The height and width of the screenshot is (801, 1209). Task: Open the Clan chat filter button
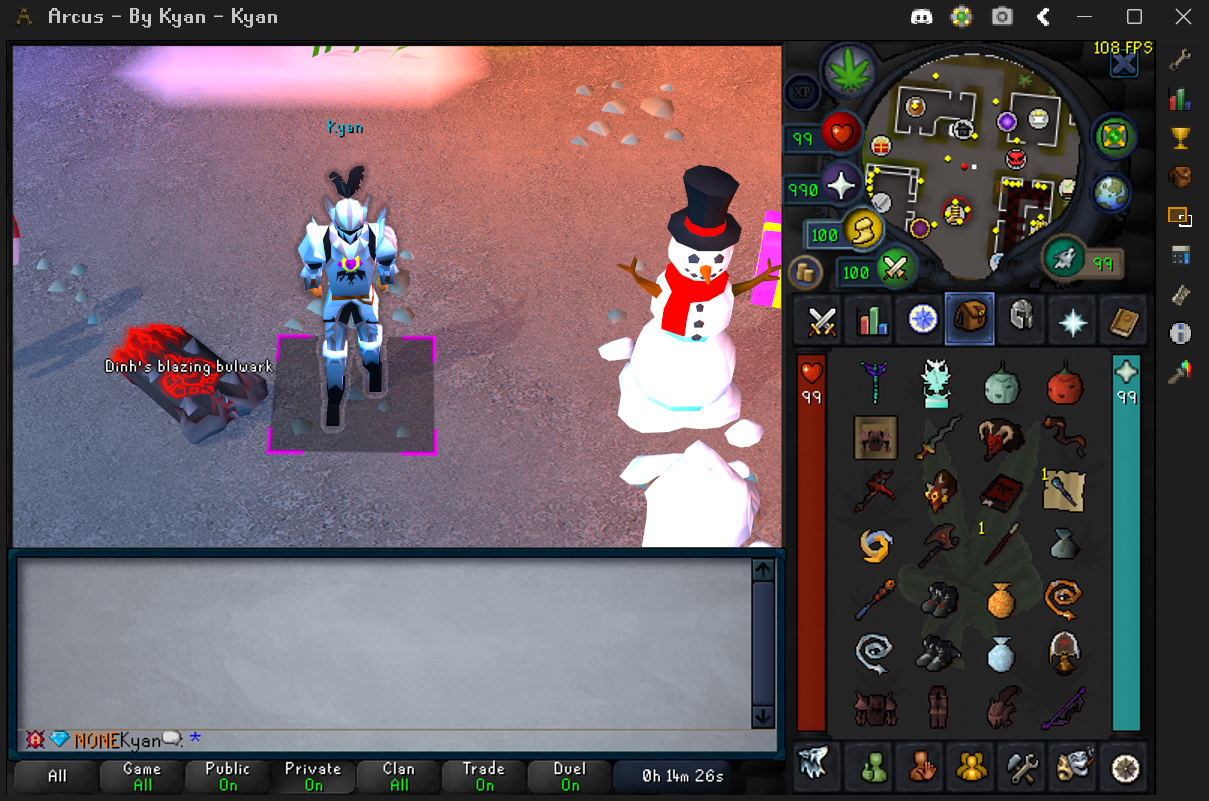click(398, 776)
